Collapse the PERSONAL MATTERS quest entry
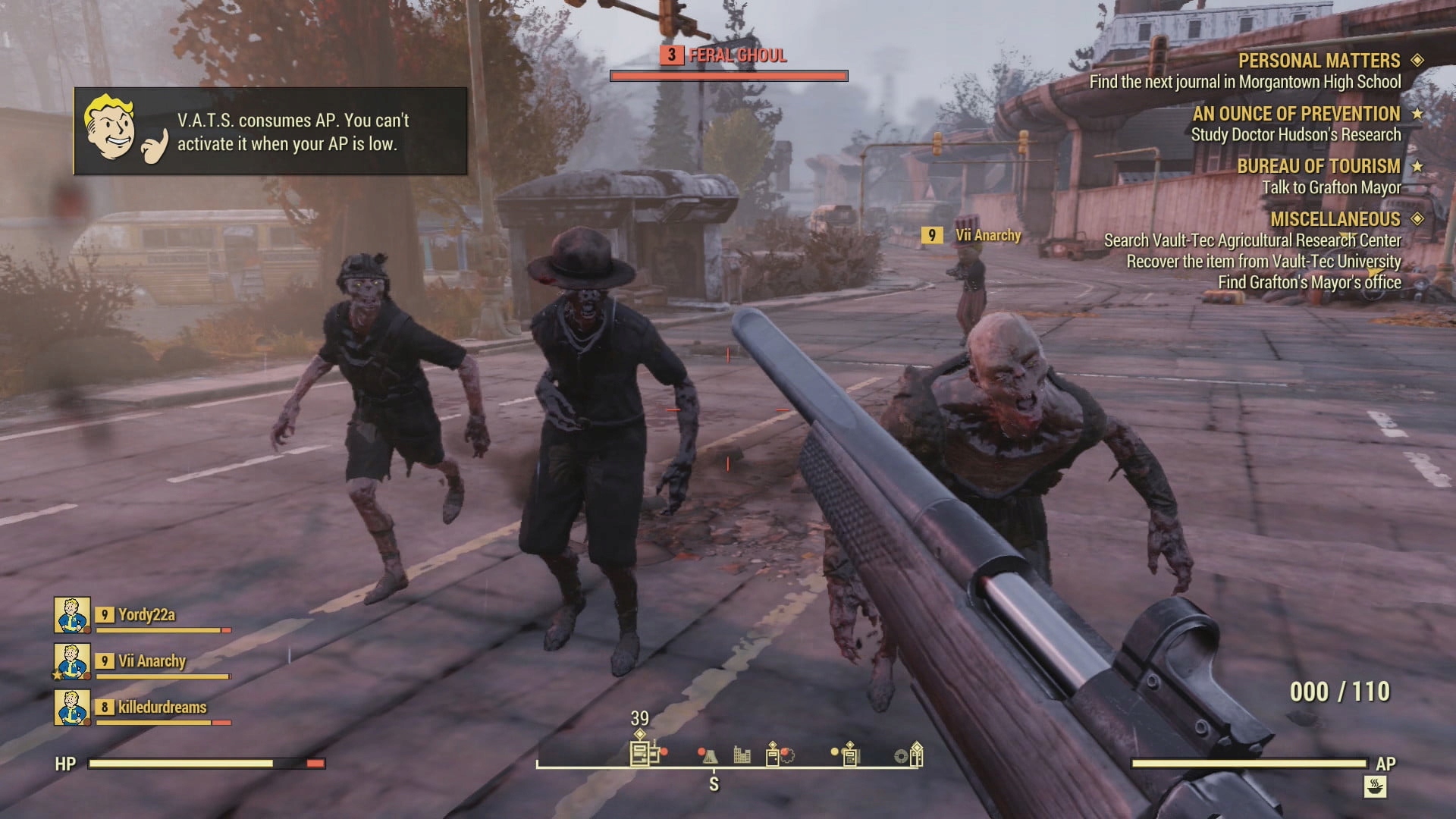1456x819 pixels. [x=1320, y=61]
